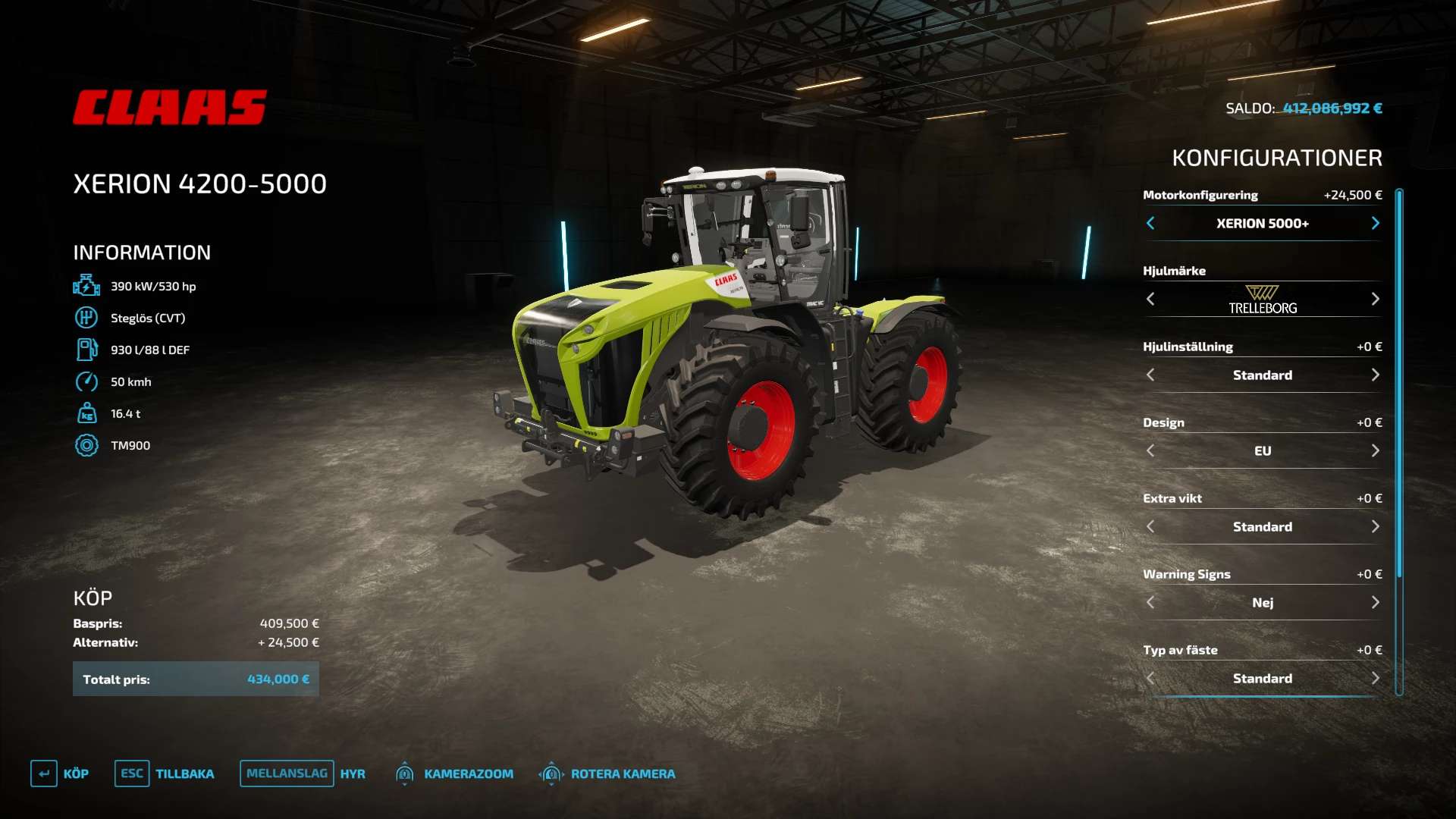Toggle Warning Signs with the right arrow
Image resolution: width=1456 pixels, height=819 pixels.
tap(1375, 602)
